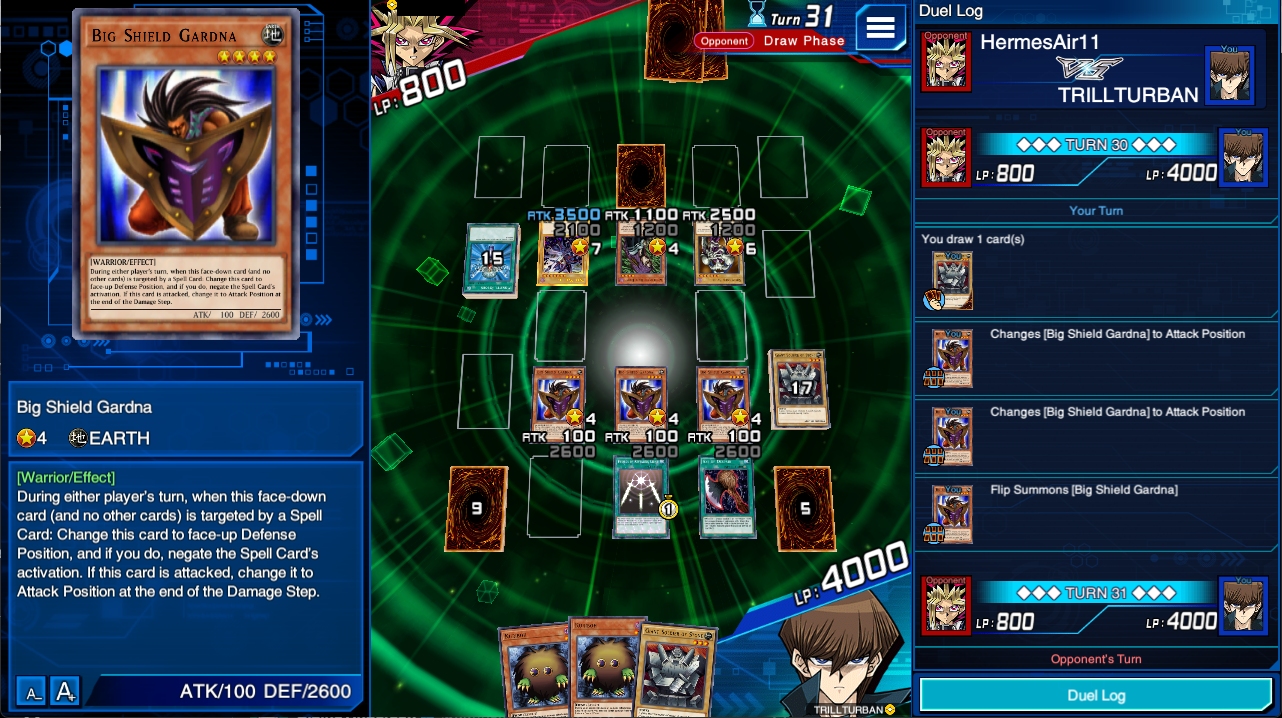The image size is (1282, 718).
Task: Inspect opponent's 1100 ATK level 4 monster
Action: point(641,254)
